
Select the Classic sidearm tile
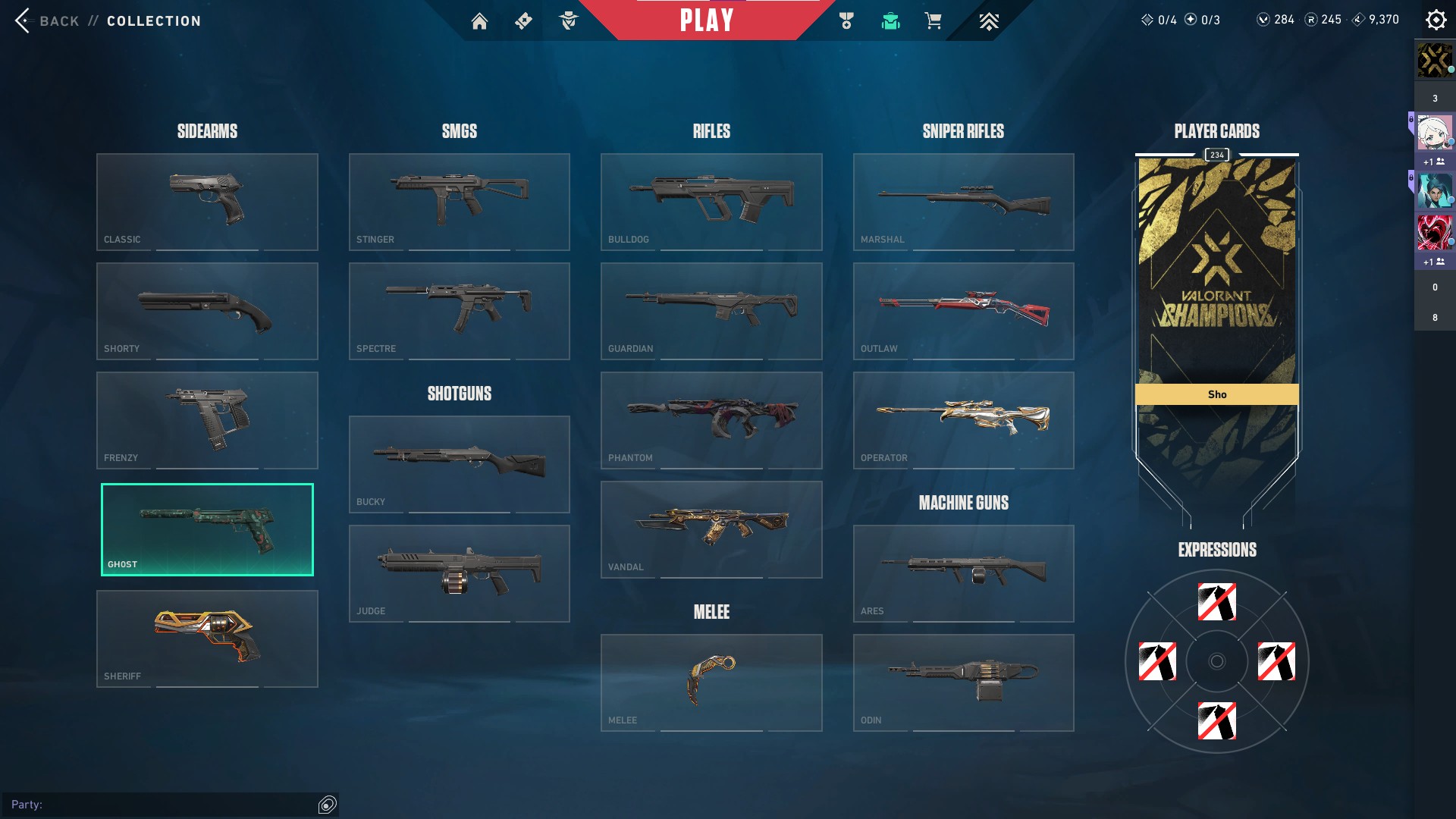click(207, 202)
